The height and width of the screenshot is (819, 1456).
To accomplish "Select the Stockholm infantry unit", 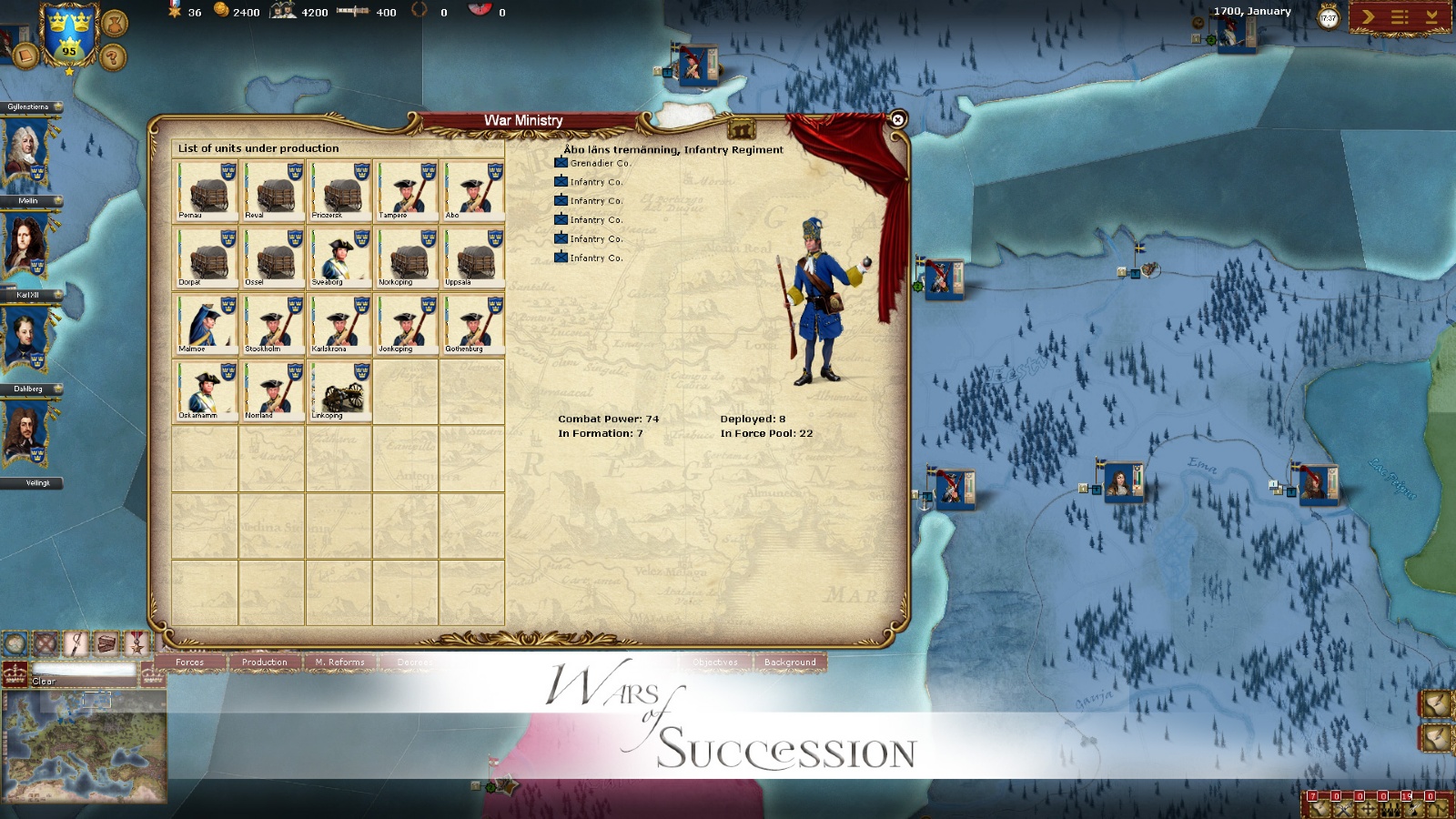I will 273,325.
